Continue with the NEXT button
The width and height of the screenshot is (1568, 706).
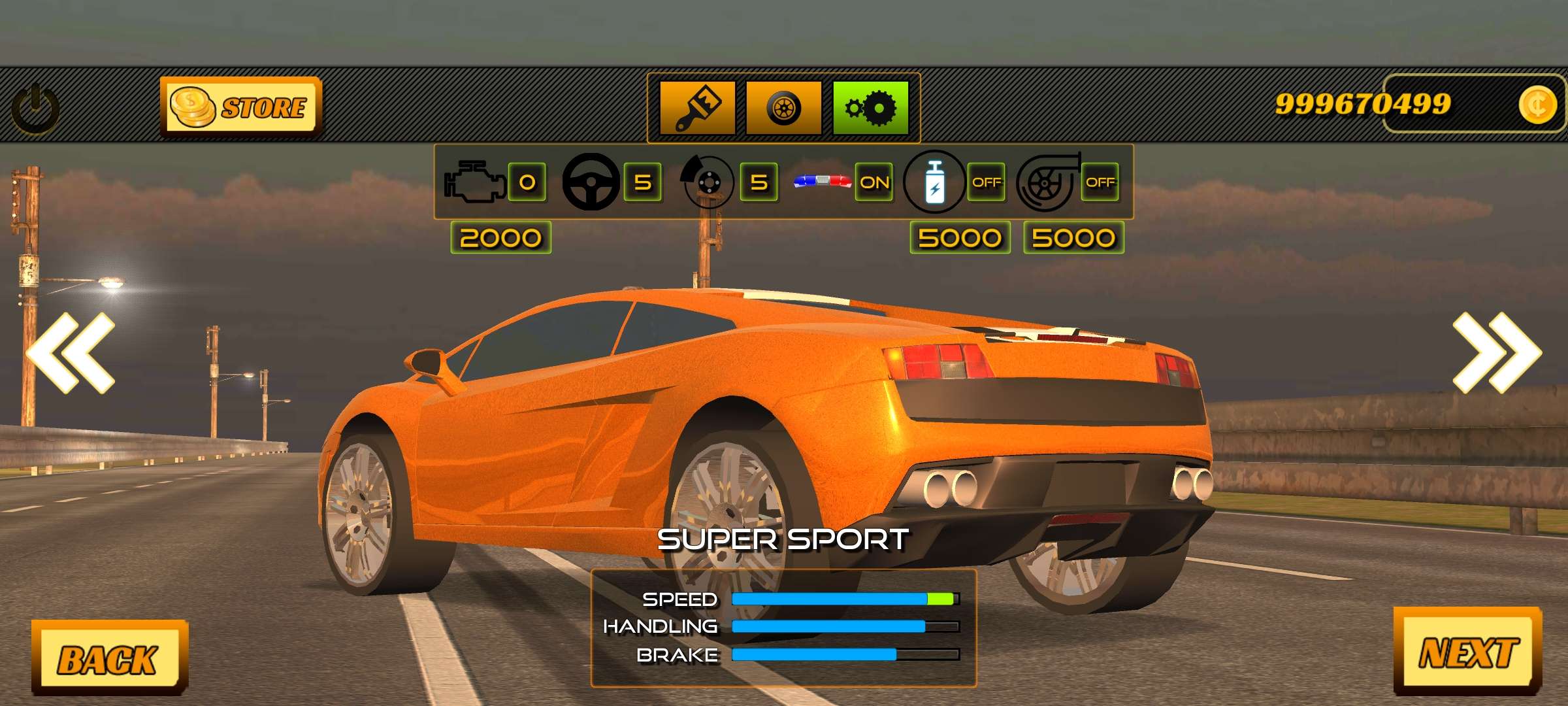[1467, 652]
